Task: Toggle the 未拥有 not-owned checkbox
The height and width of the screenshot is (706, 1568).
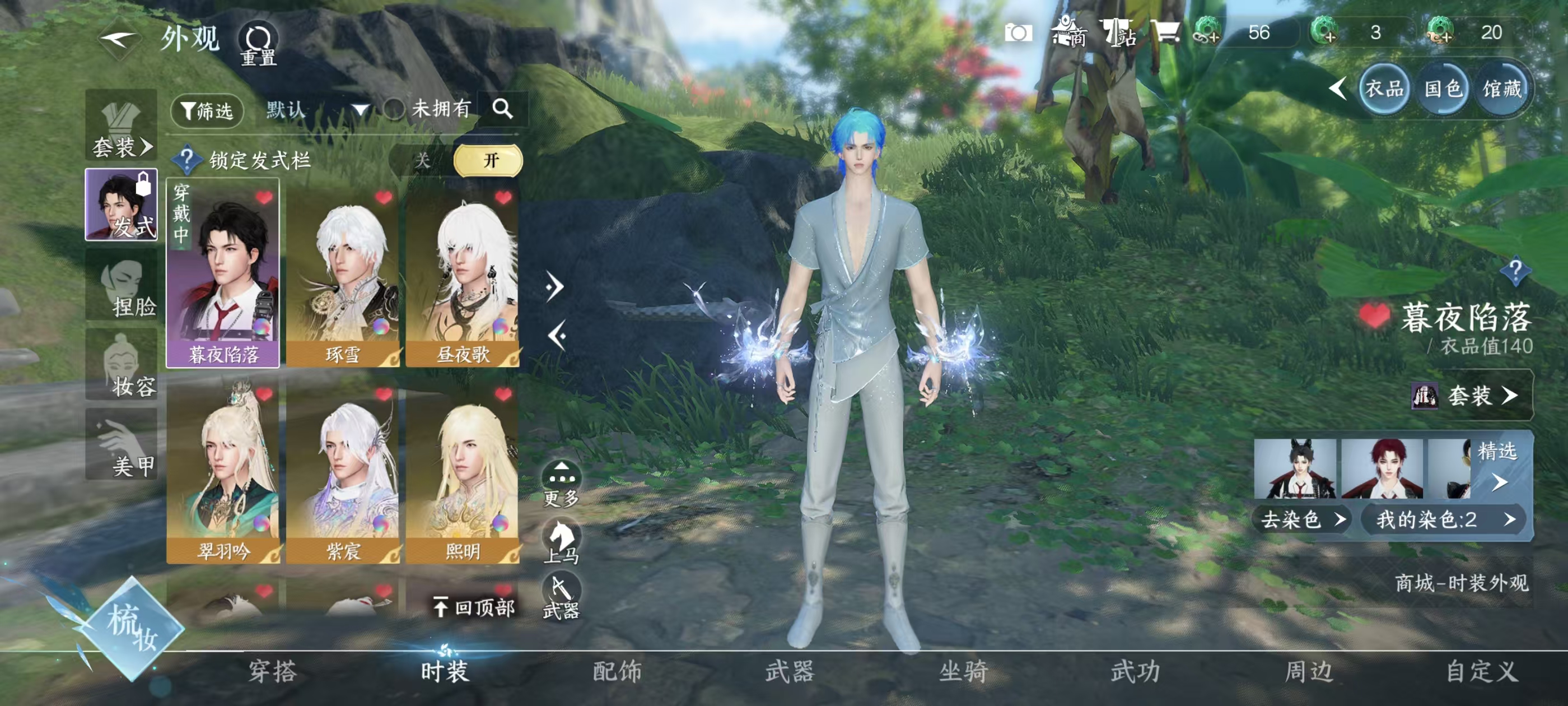Action: point(394,110)
